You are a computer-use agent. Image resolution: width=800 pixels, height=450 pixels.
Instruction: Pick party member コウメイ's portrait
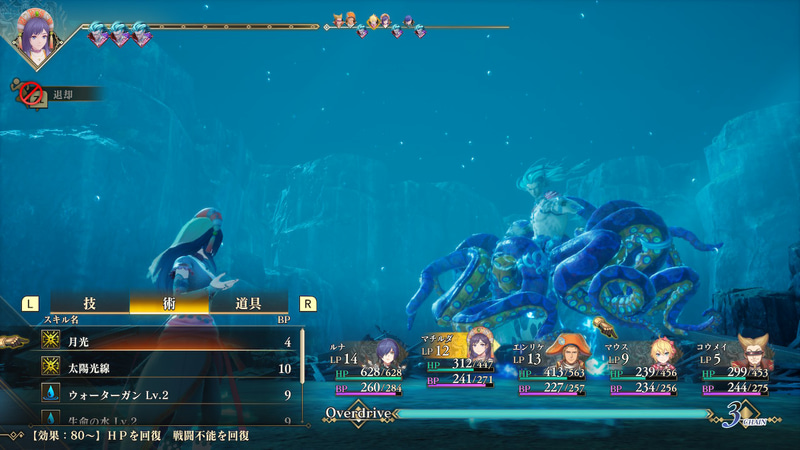coord(752,353)
